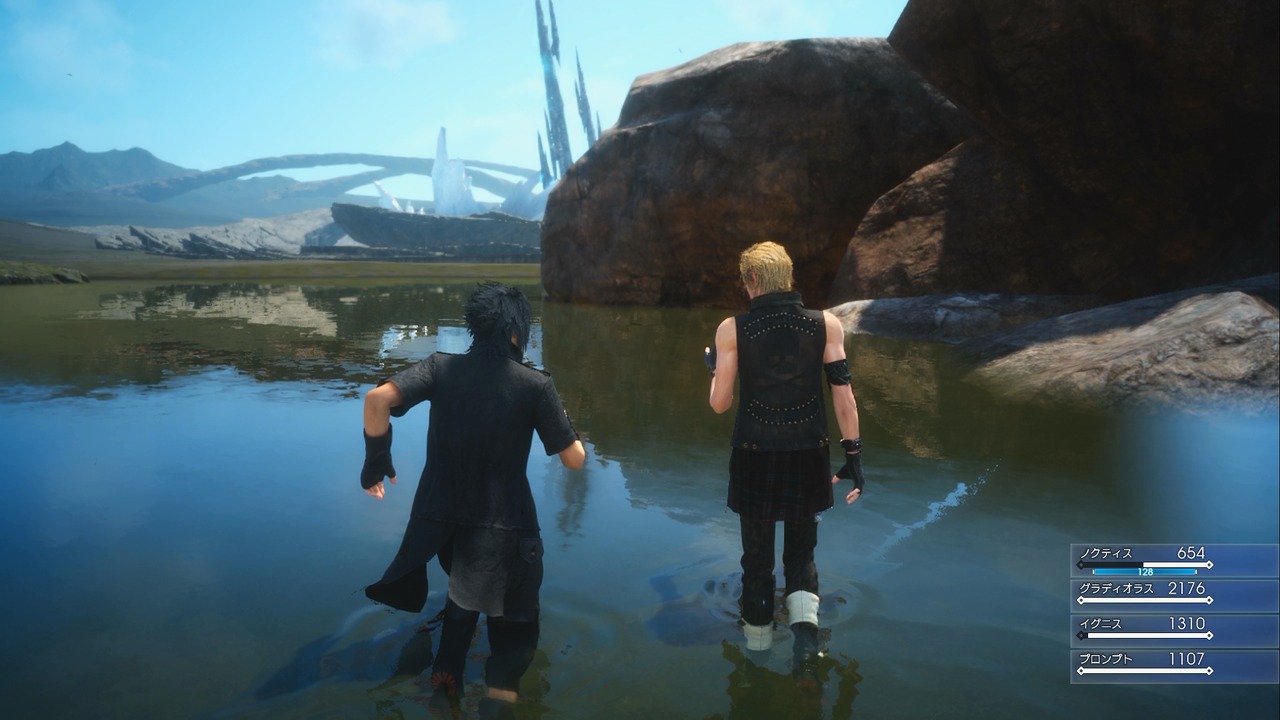Click the right diamond on Ignis's gauge
The image size is (1280, 720).
[1209, 636]
